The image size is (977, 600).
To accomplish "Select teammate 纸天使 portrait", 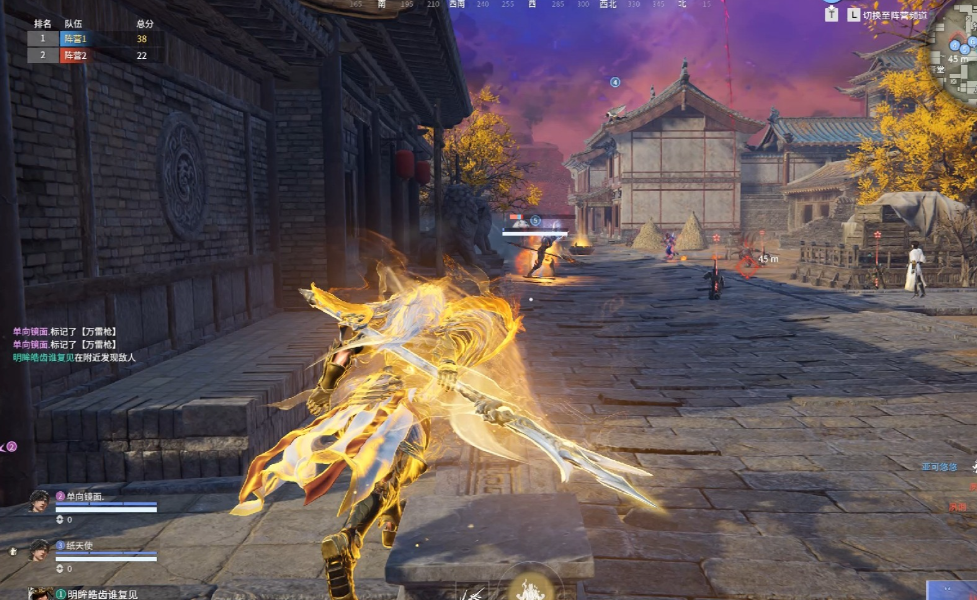I will 39,549.
